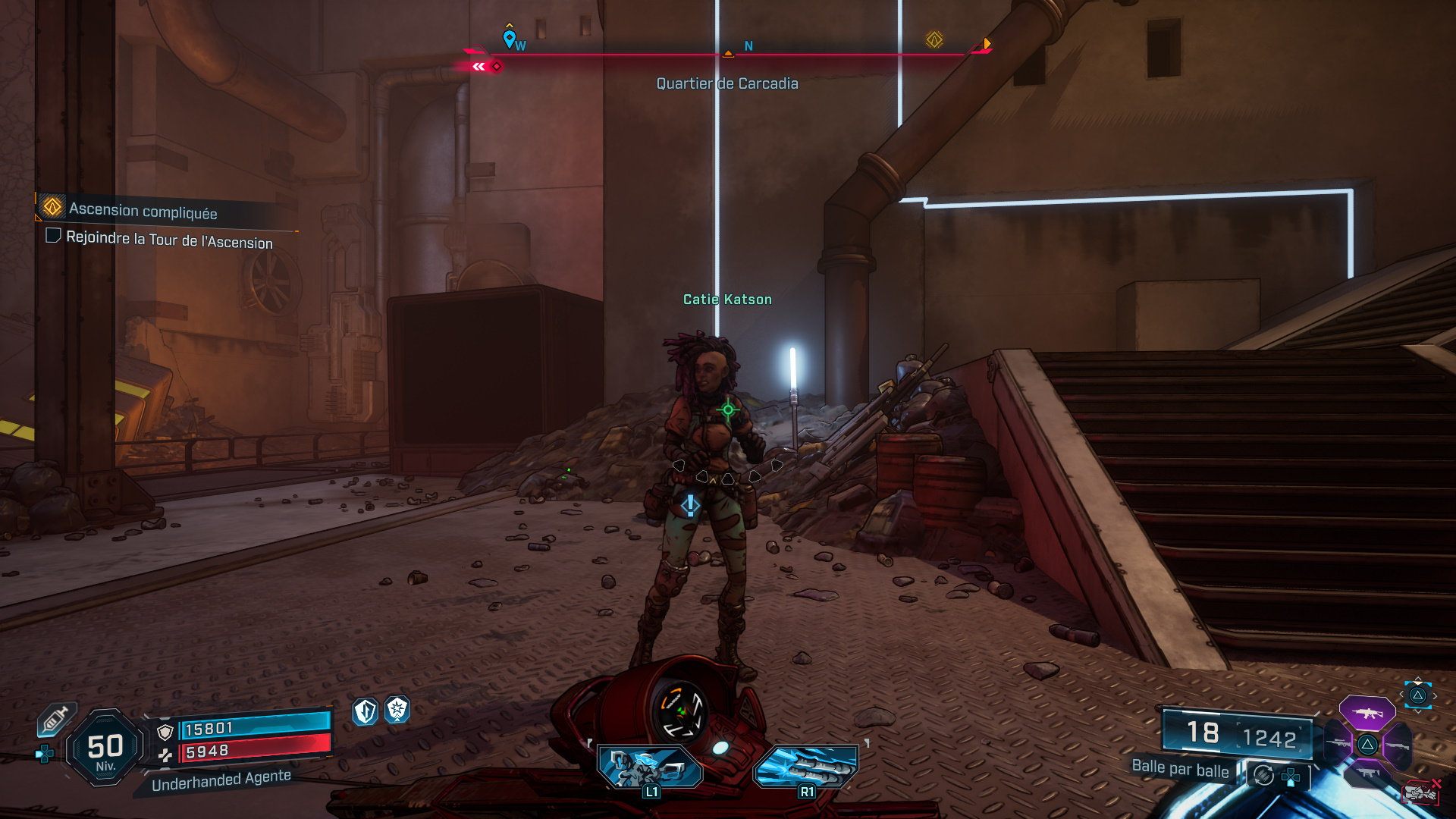This screenshot has width=1456, height=819.
Task: Click the health cross icon next to 5948
Action: tap(167, 755)
